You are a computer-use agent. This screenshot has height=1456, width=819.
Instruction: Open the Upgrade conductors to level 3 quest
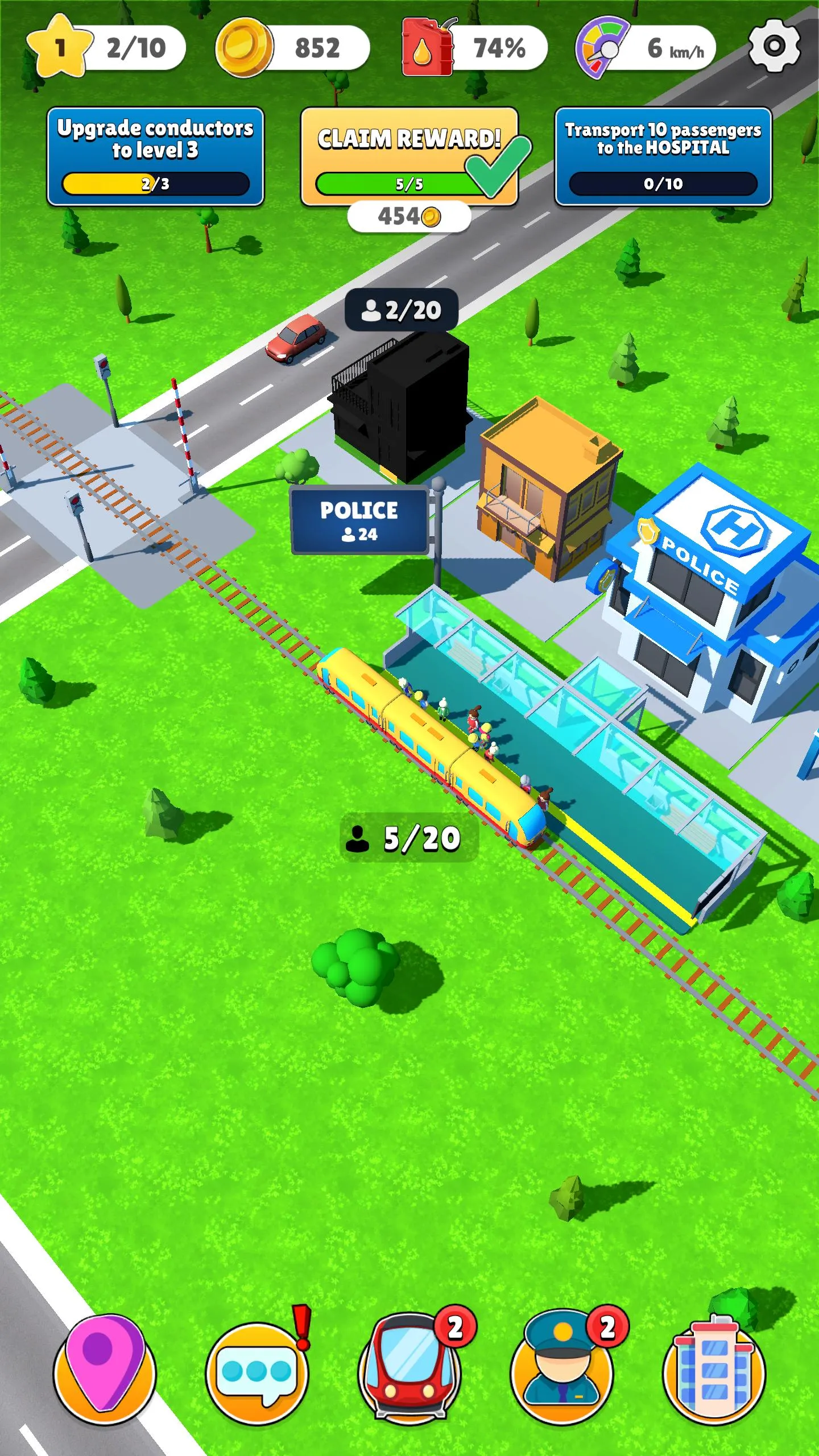[x=155, y=154]
